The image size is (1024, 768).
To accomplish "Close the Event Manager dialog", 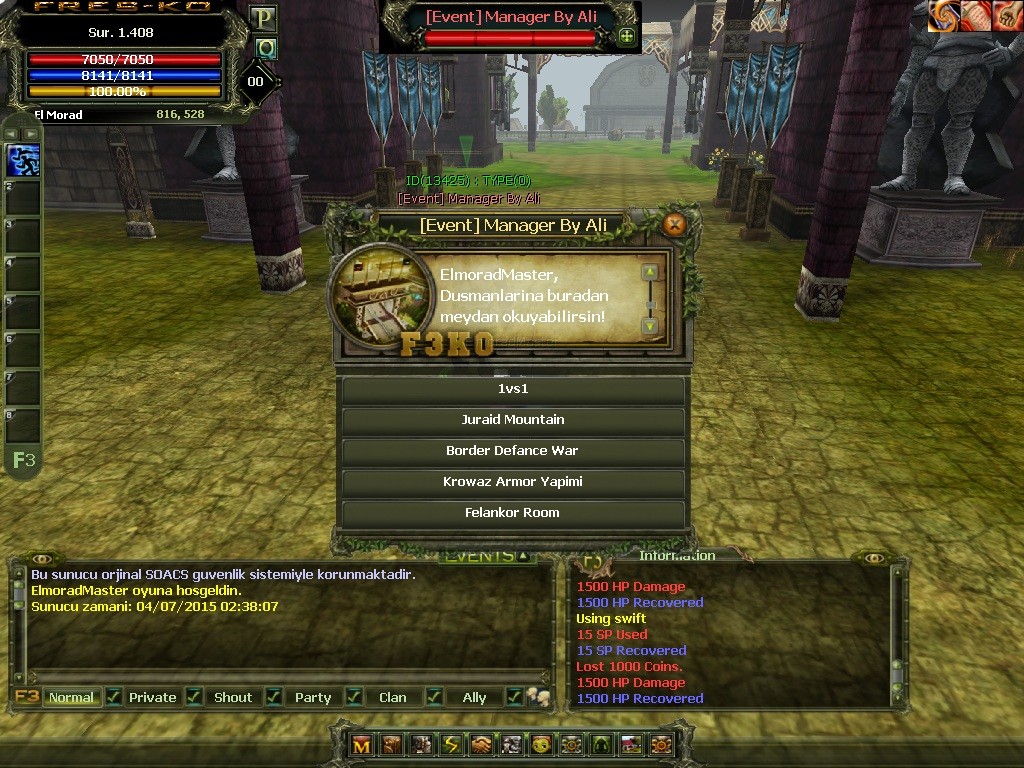I will [x=675, y=224].
